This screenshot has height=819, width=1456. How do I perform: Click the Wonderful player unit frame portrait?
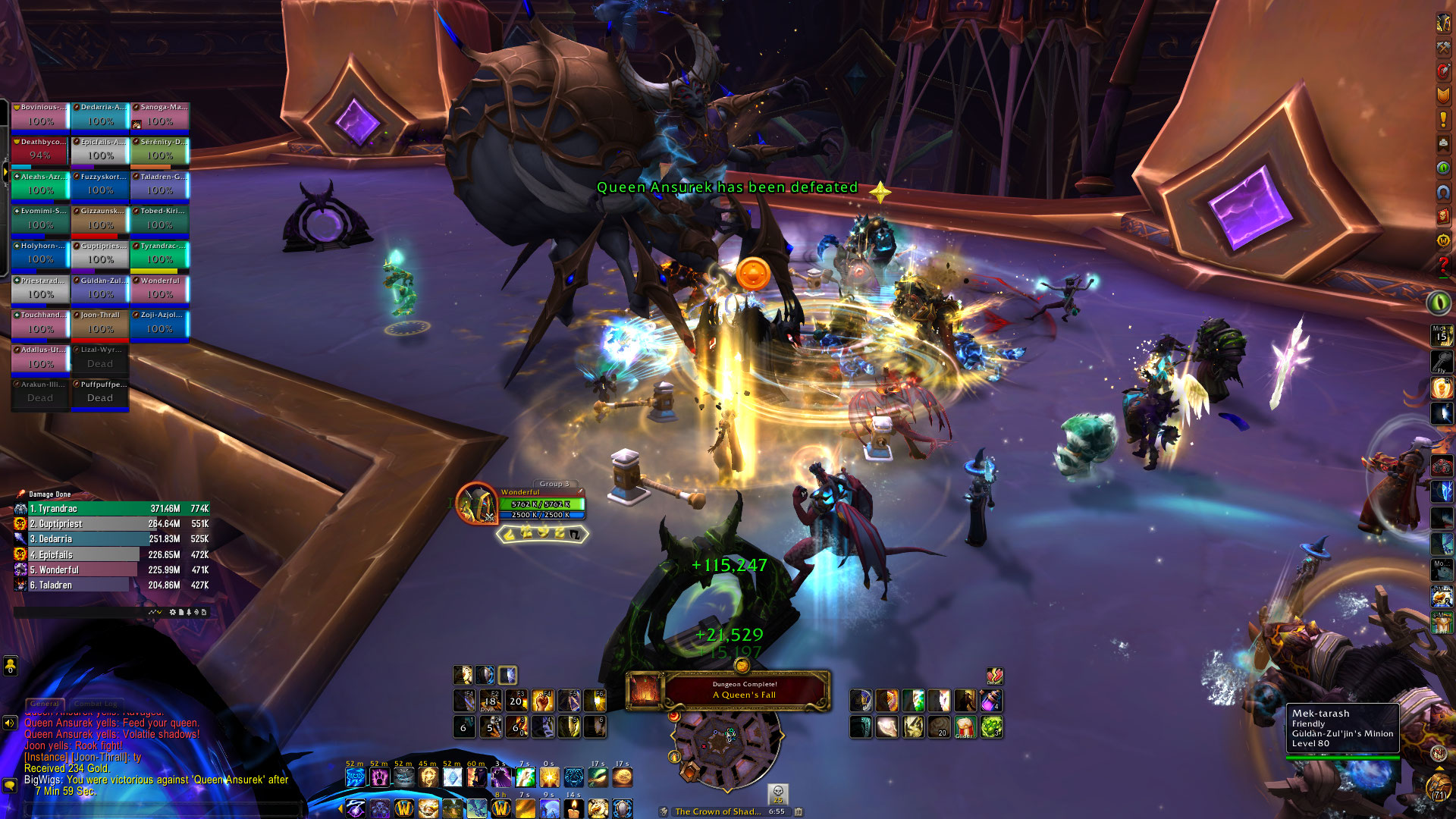click(476, 504)
